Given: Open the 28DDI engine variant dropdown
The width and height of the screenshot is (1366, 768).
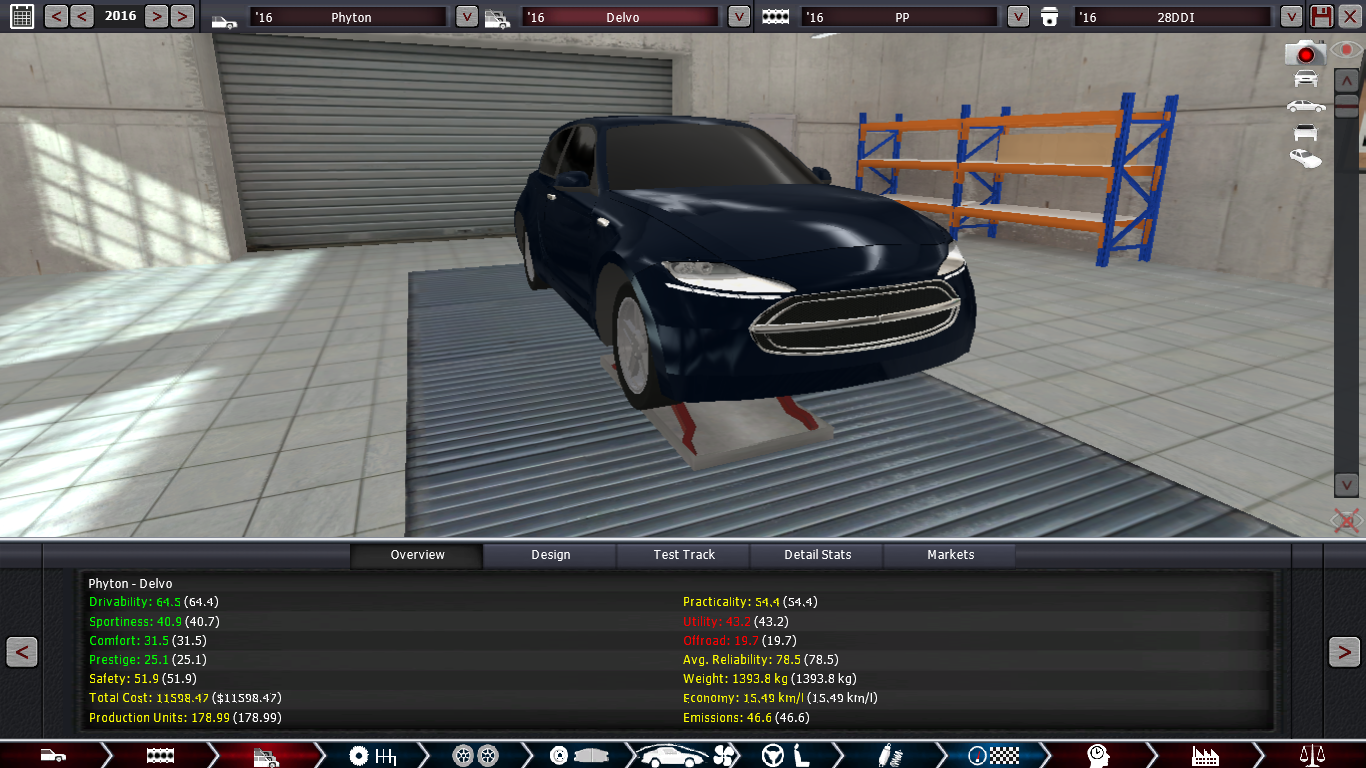Looking at the screenshot, I should pyautogui.click(x=1292, y=17).
